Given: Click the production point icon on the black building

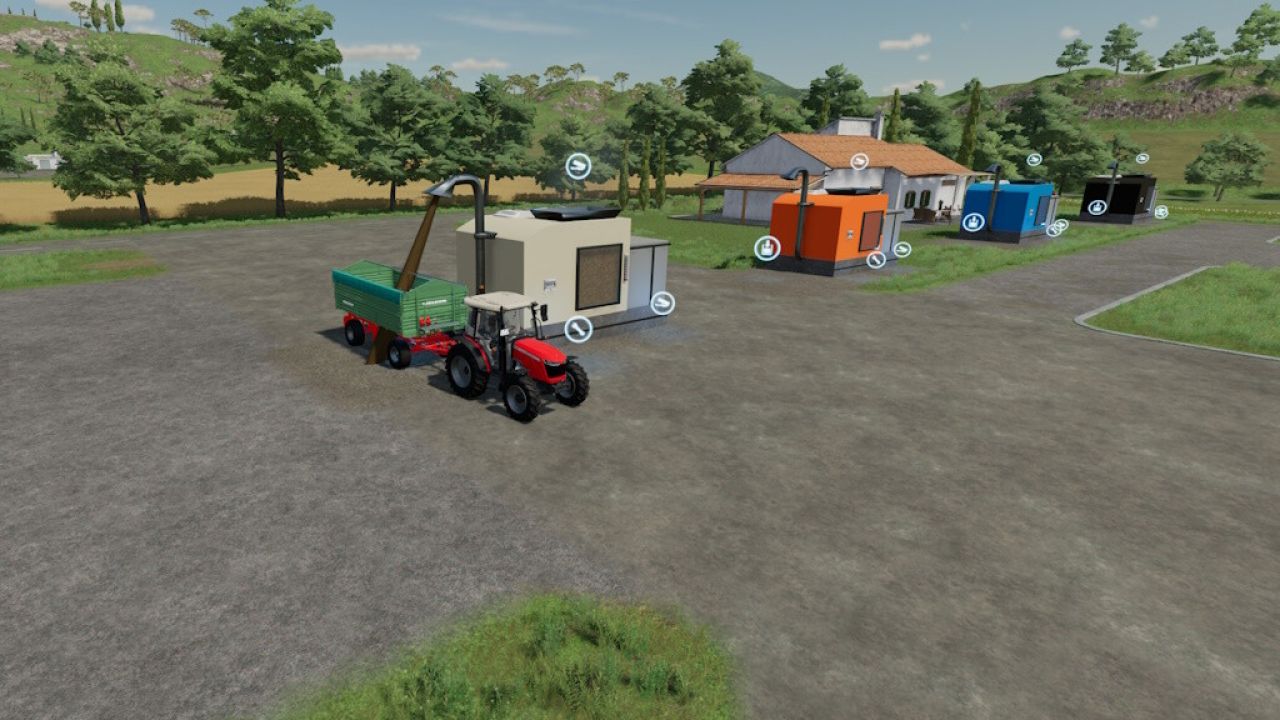Looking at the screenshot, I should coord(1097,207).
